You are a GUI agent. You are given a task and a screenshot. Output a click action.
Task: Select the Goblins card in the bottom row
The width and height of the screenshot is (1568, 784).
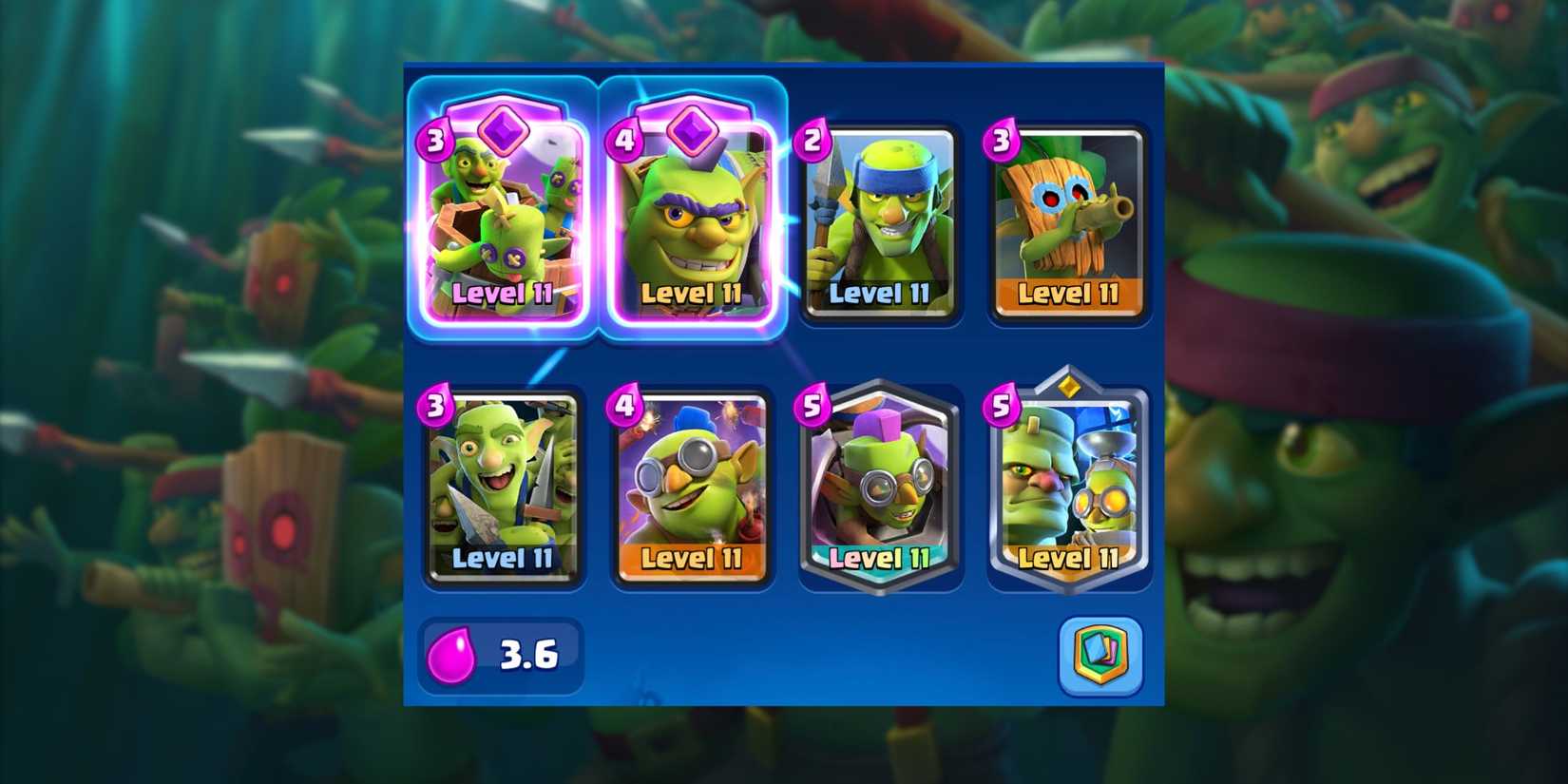coord(503,485)
